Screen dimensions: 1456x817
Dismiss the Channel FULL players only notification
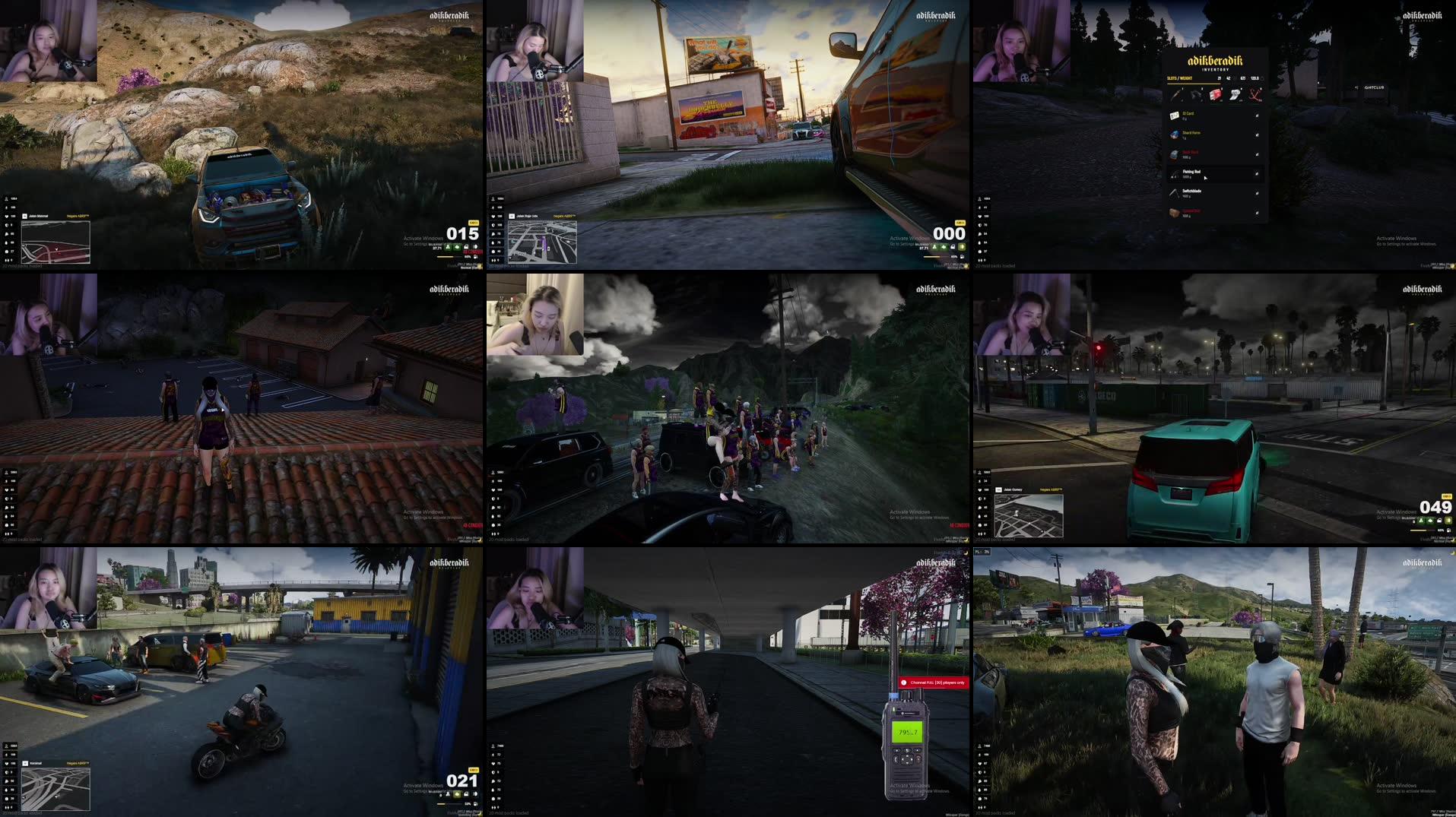pos(934,682)
